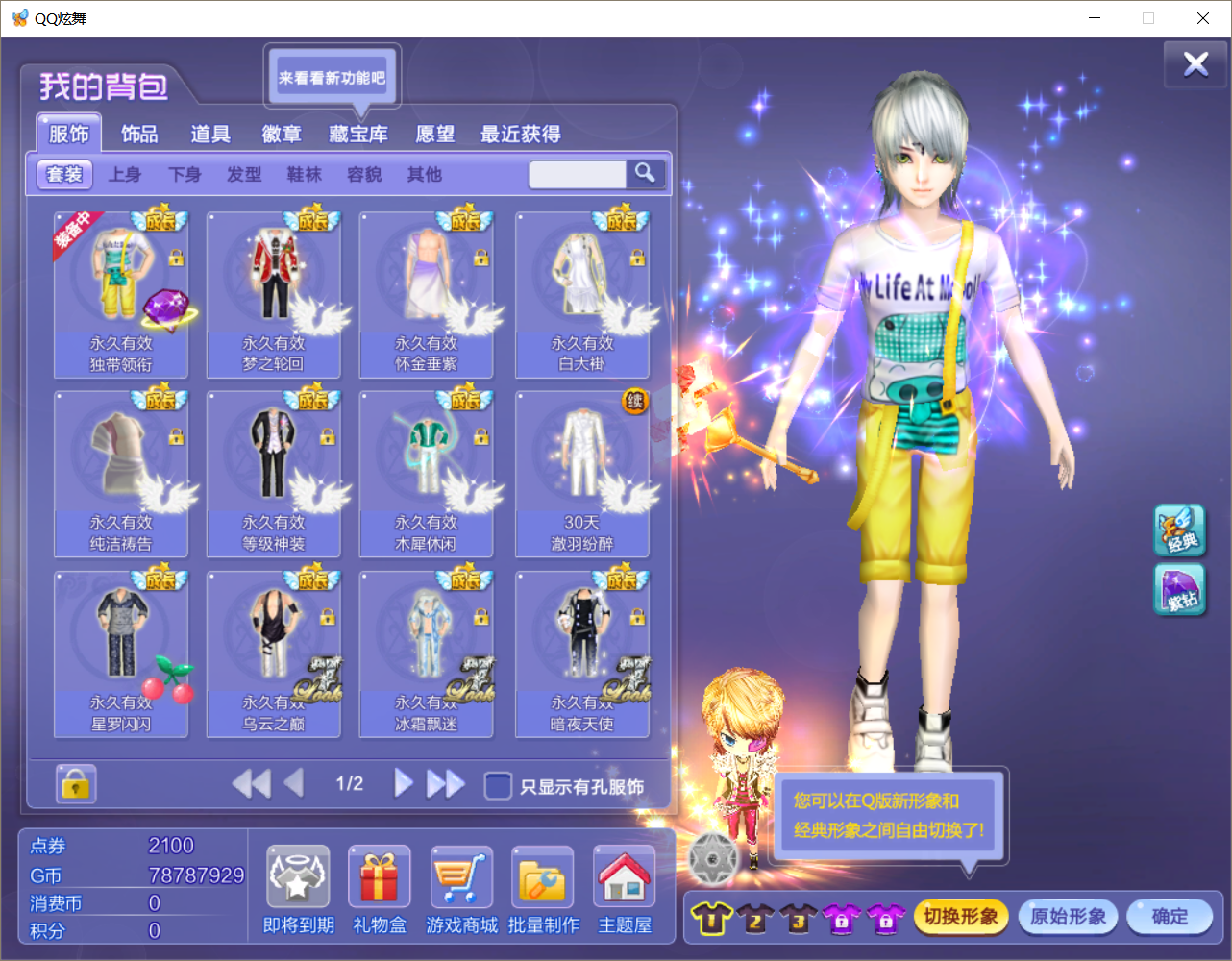Click the 切换形象 switch appearance button

click(x=960, y=917)
